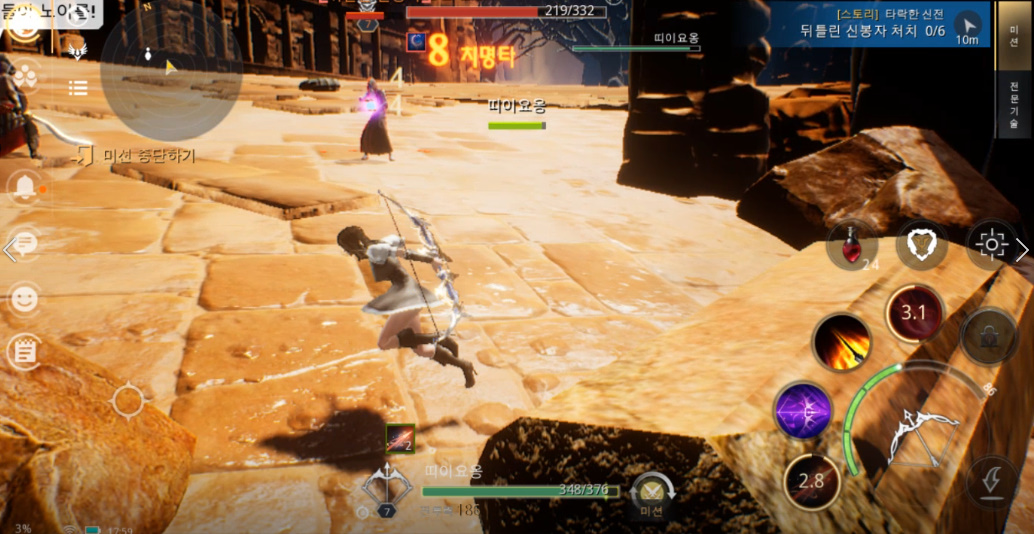
Task: Open the emoji smiley menu
Action: coord(24,298)
